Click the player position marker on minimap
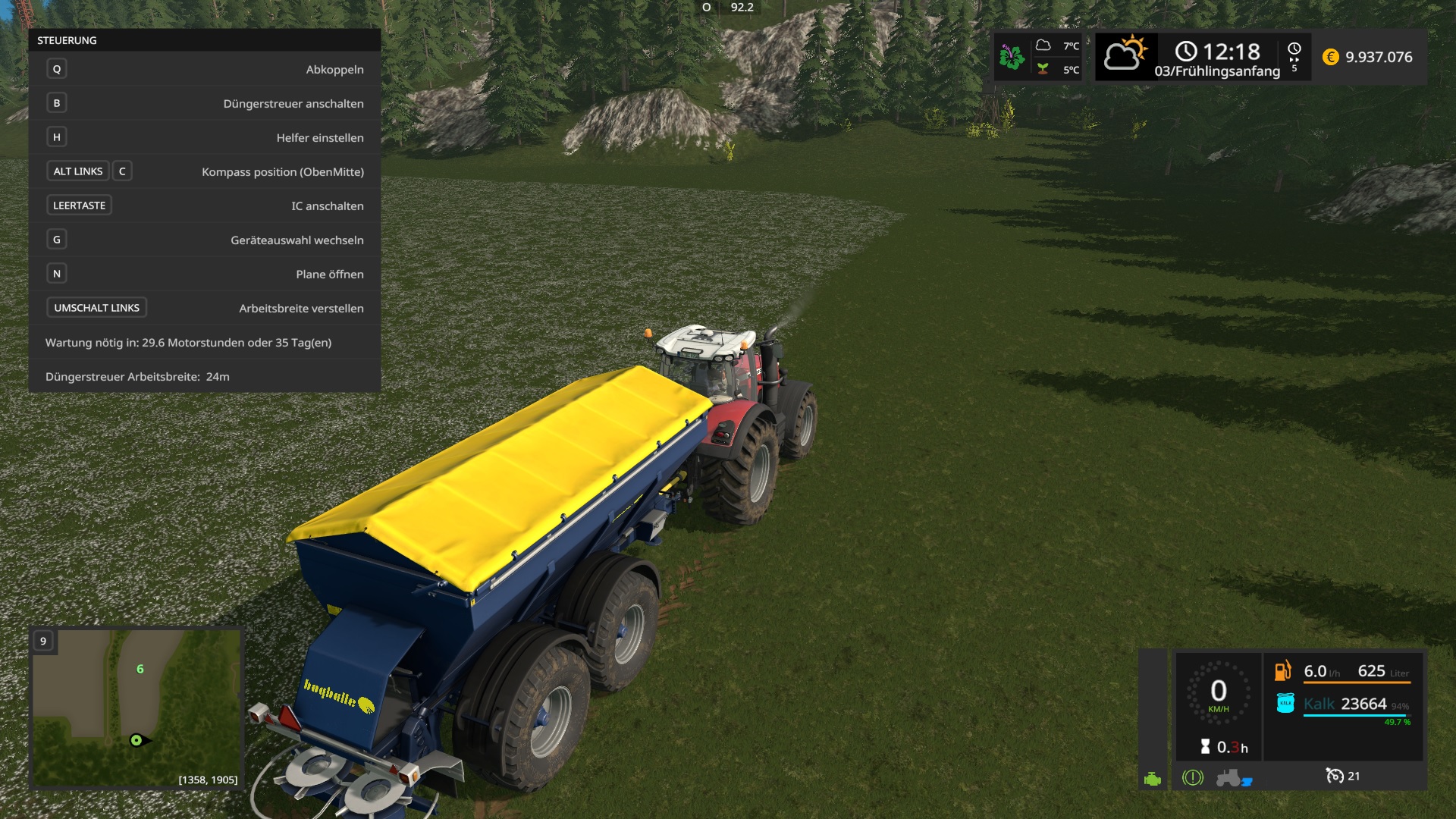1456x819 pixels. [136, 740]
